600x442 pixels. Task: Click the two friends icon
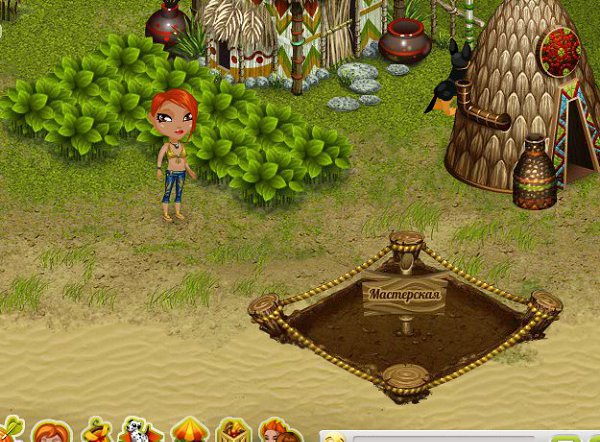pos(278,432)
